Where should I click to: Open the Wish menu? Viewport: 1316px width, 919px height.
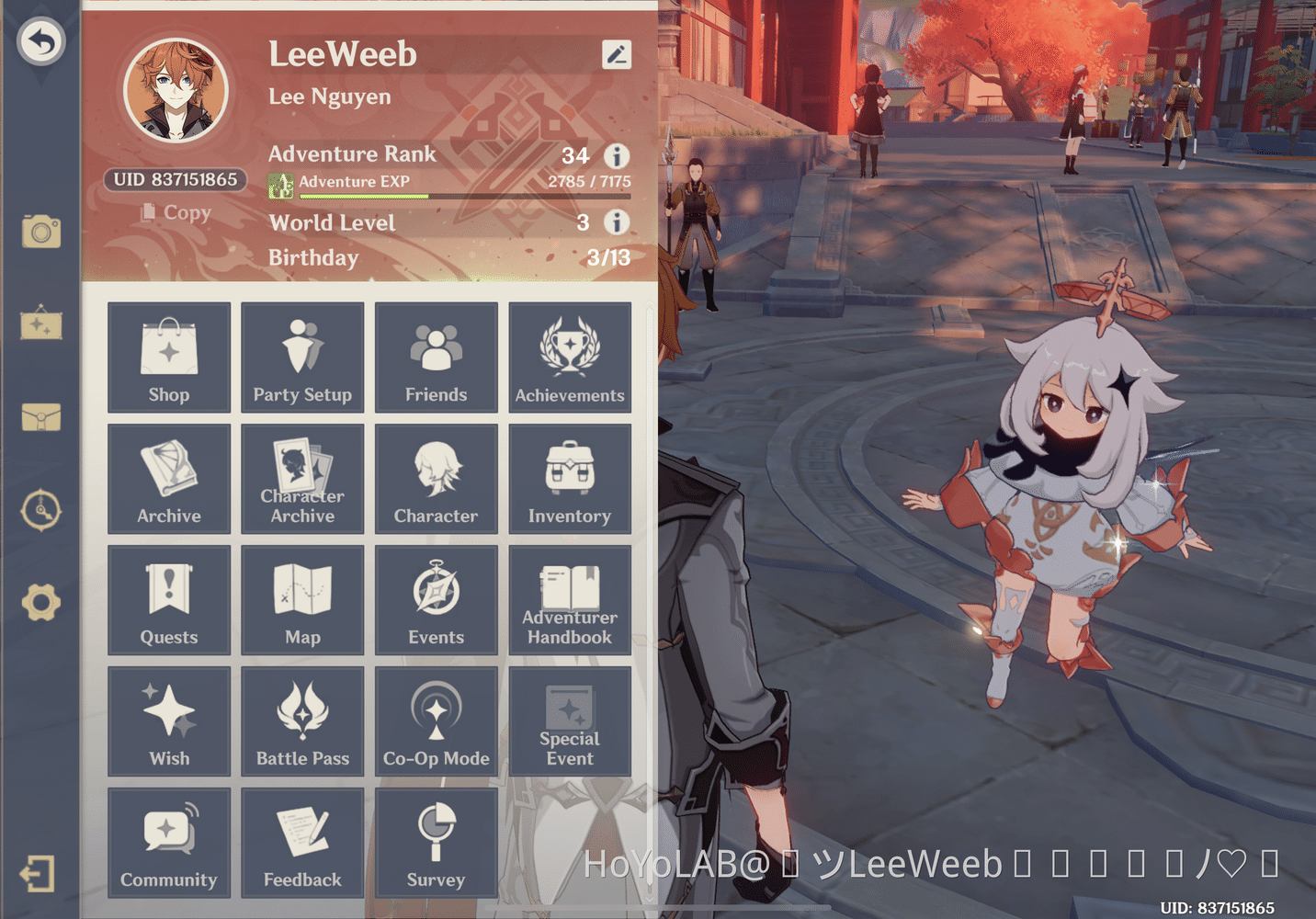click(x=169, y=721)
